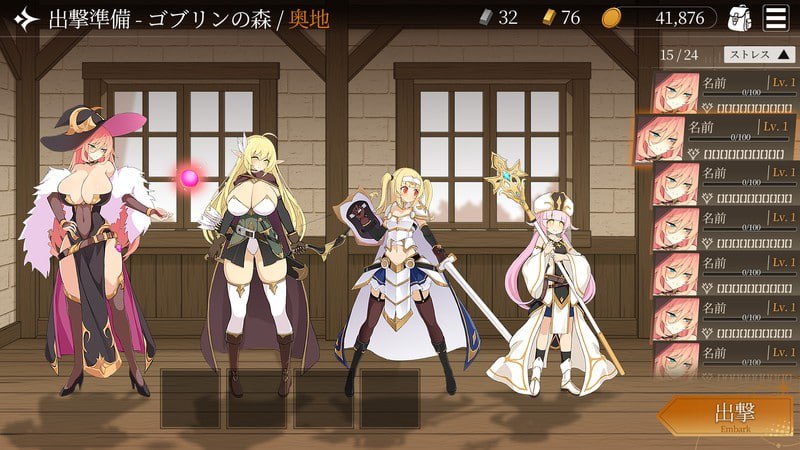The width and height of the screenshot is (800, 450).
Task: Select the witch with the purple hat
Action: (100, 250)
